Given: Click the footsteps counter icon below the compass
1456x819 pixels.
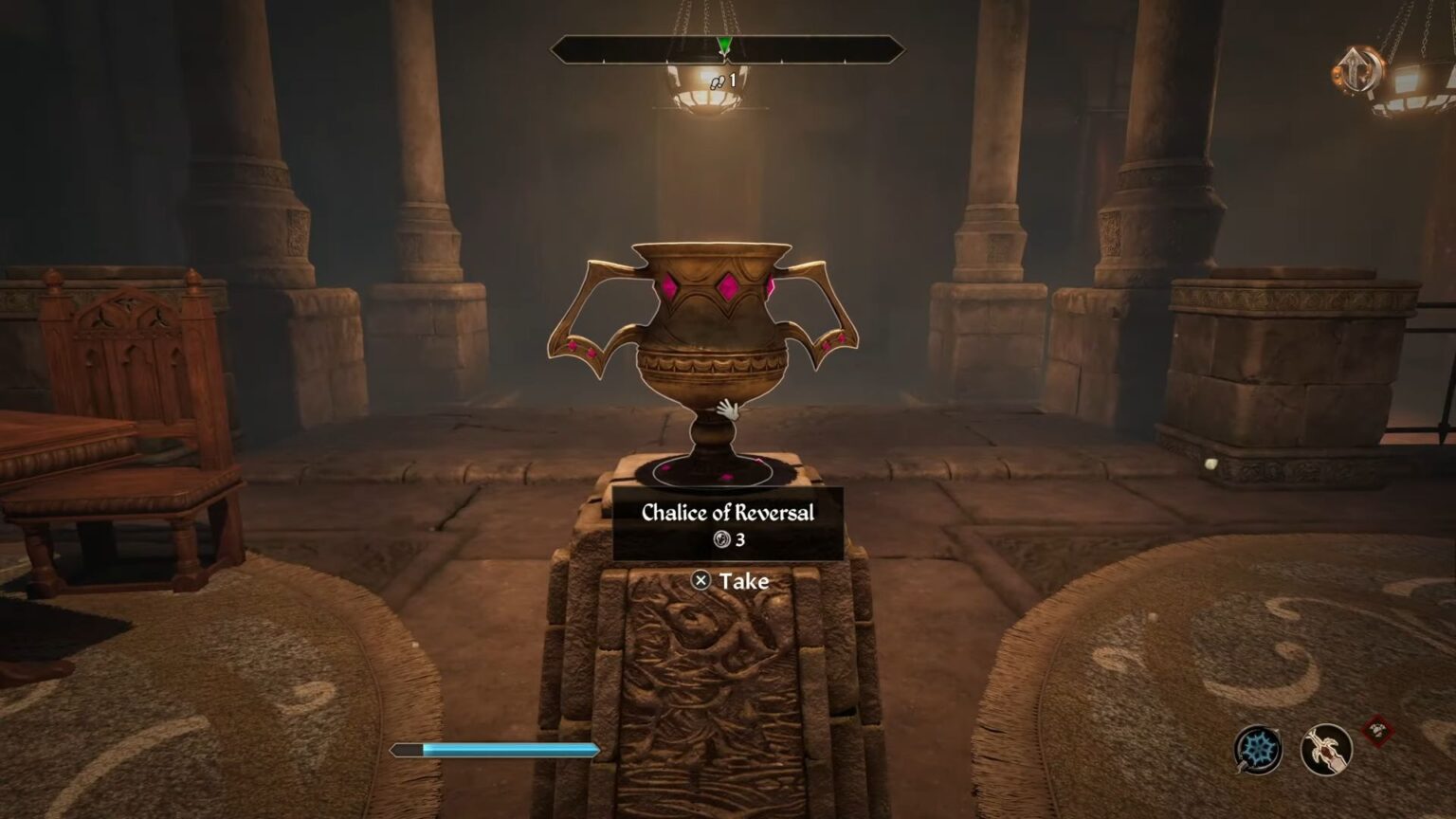Looking at the screenshot, I should coord(717,82).
